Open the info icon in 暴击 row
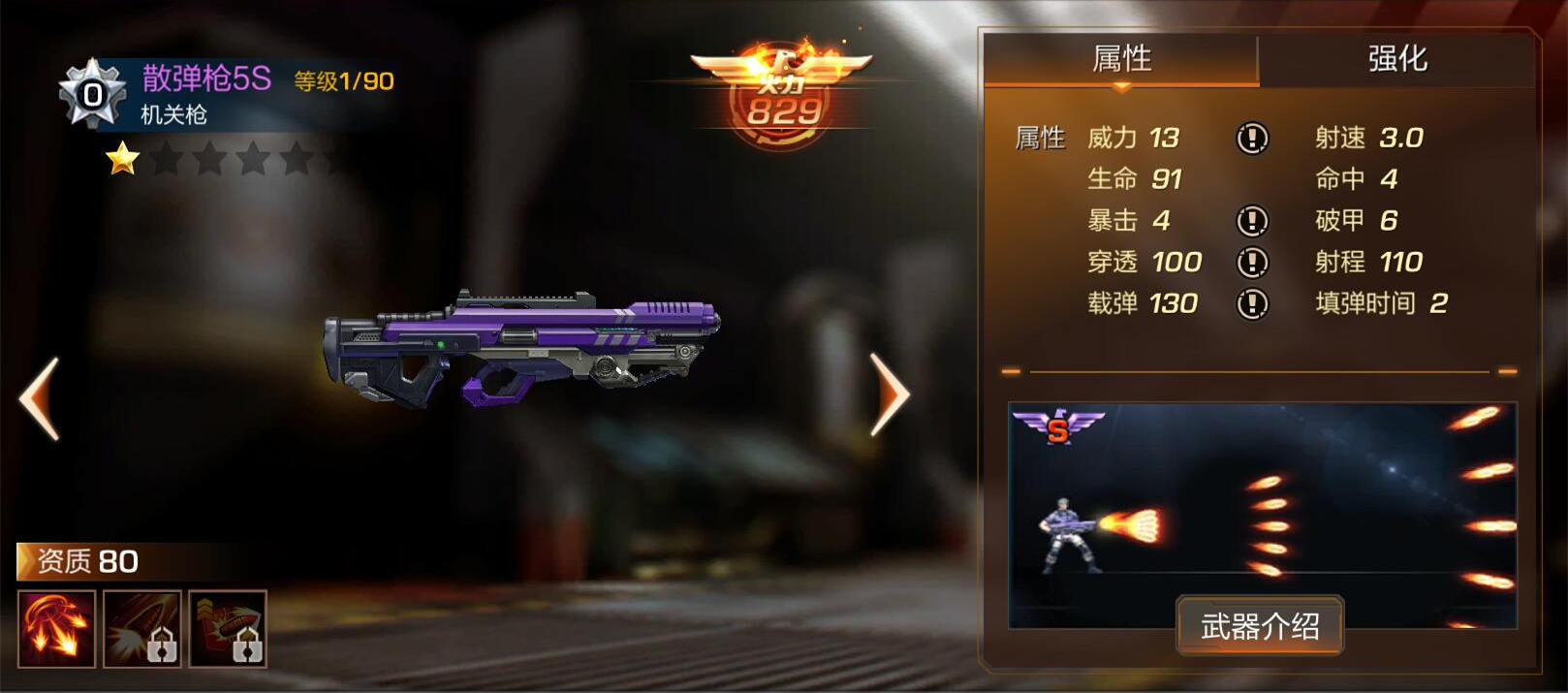This screenshot has width=1568, height=693. point(1252,221)
